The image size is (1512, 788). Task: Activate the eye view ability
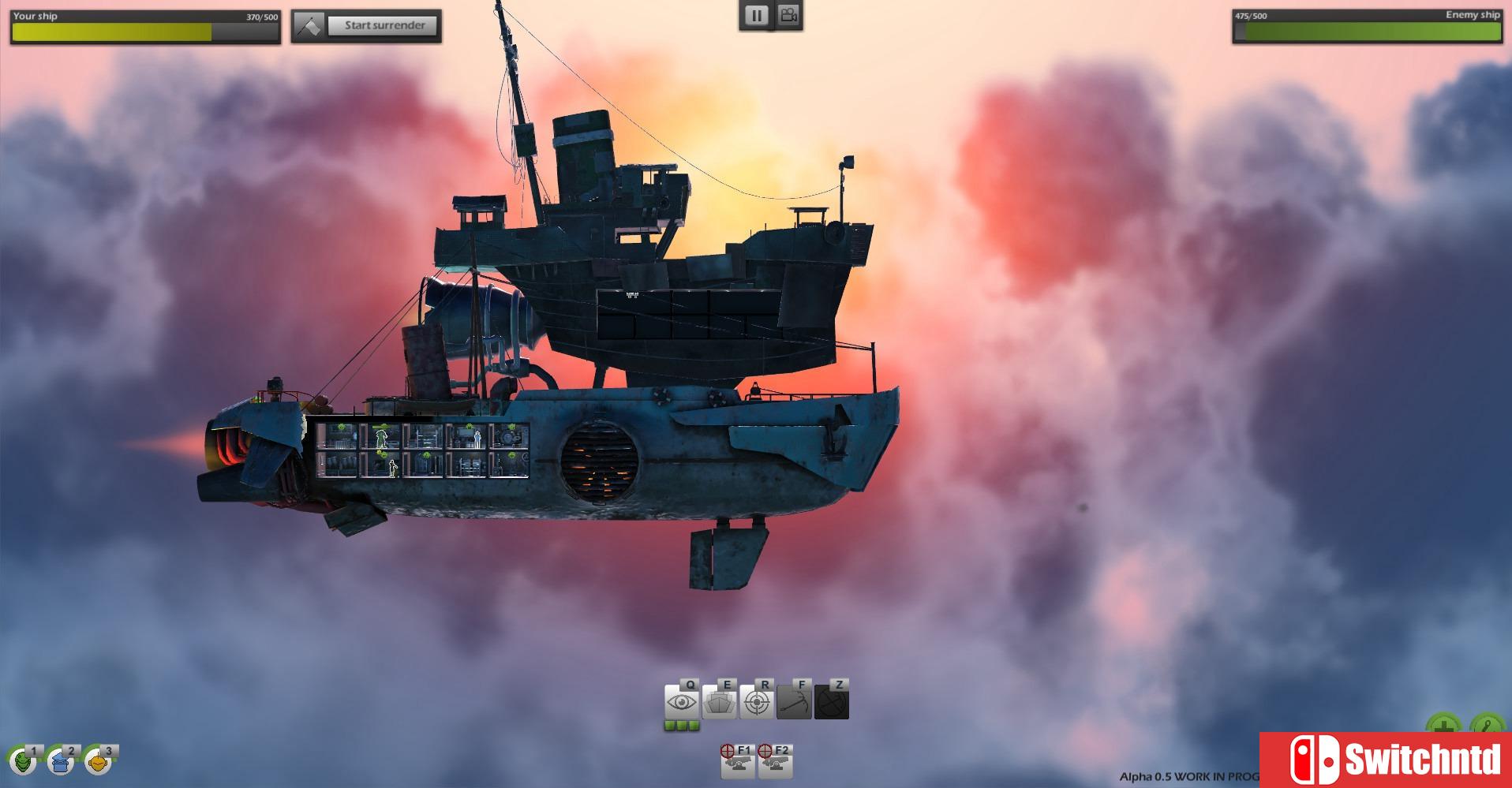click(682, 701)
